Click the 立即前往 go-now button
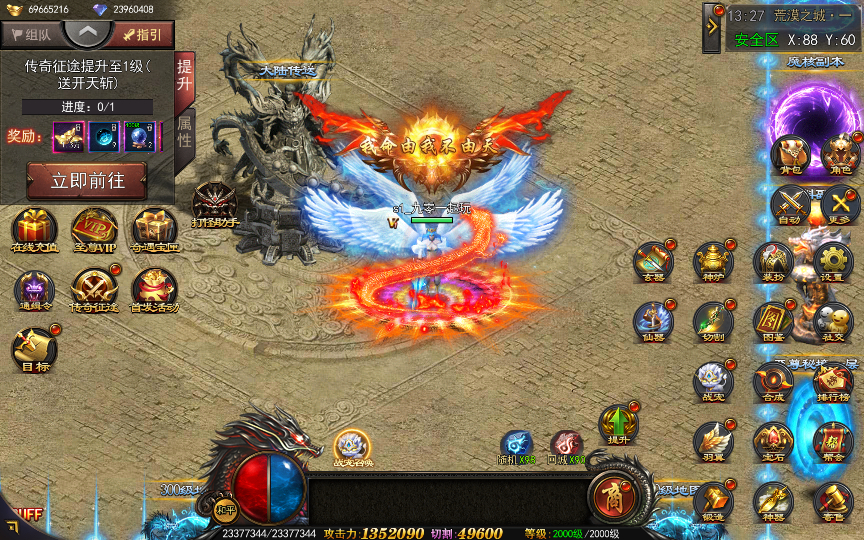Viewport: 864px width, 540px height. (x=86, y=180)
